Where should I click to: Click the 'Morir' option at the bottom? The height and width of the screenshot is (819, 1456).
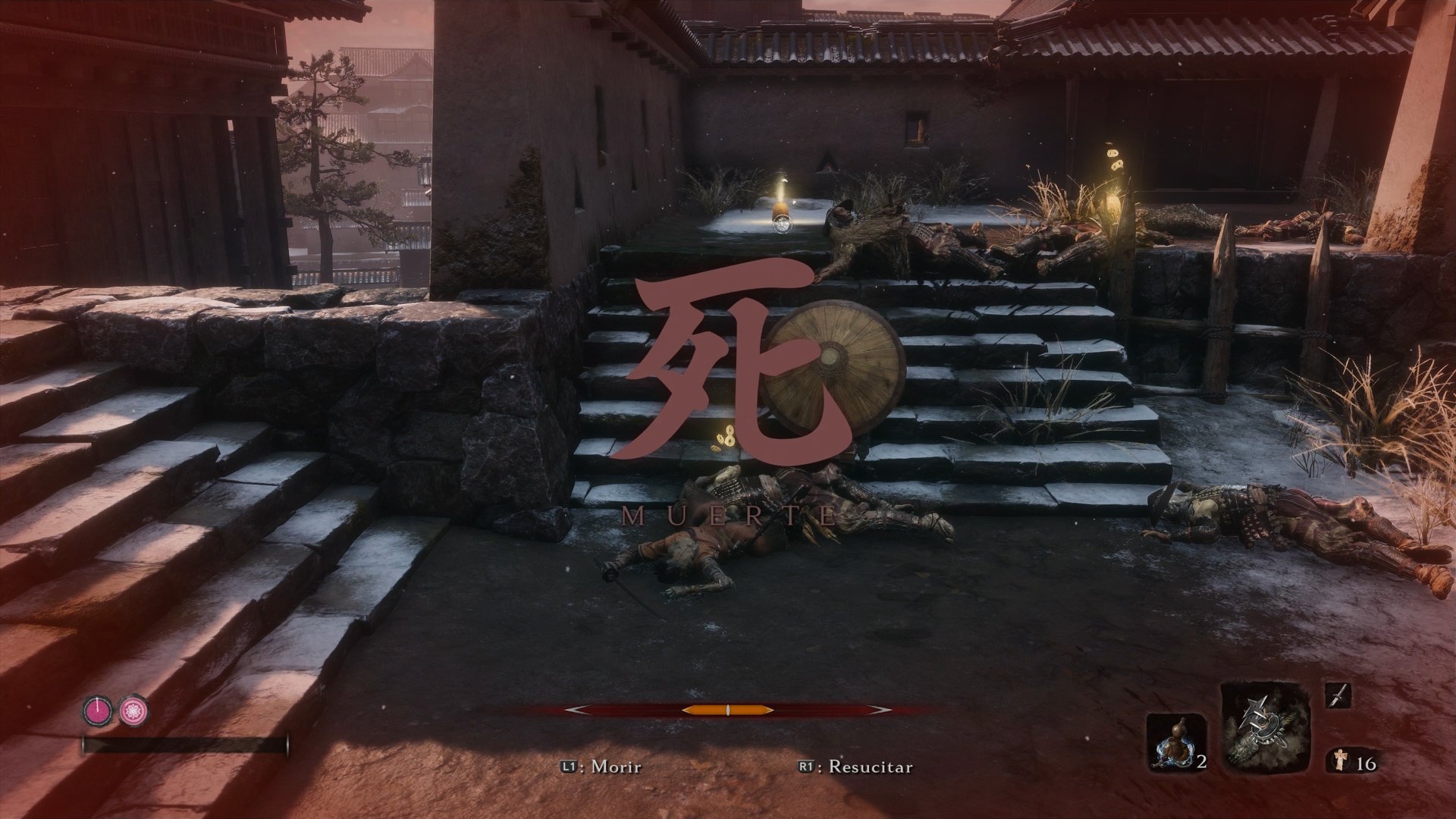point(616,767)
